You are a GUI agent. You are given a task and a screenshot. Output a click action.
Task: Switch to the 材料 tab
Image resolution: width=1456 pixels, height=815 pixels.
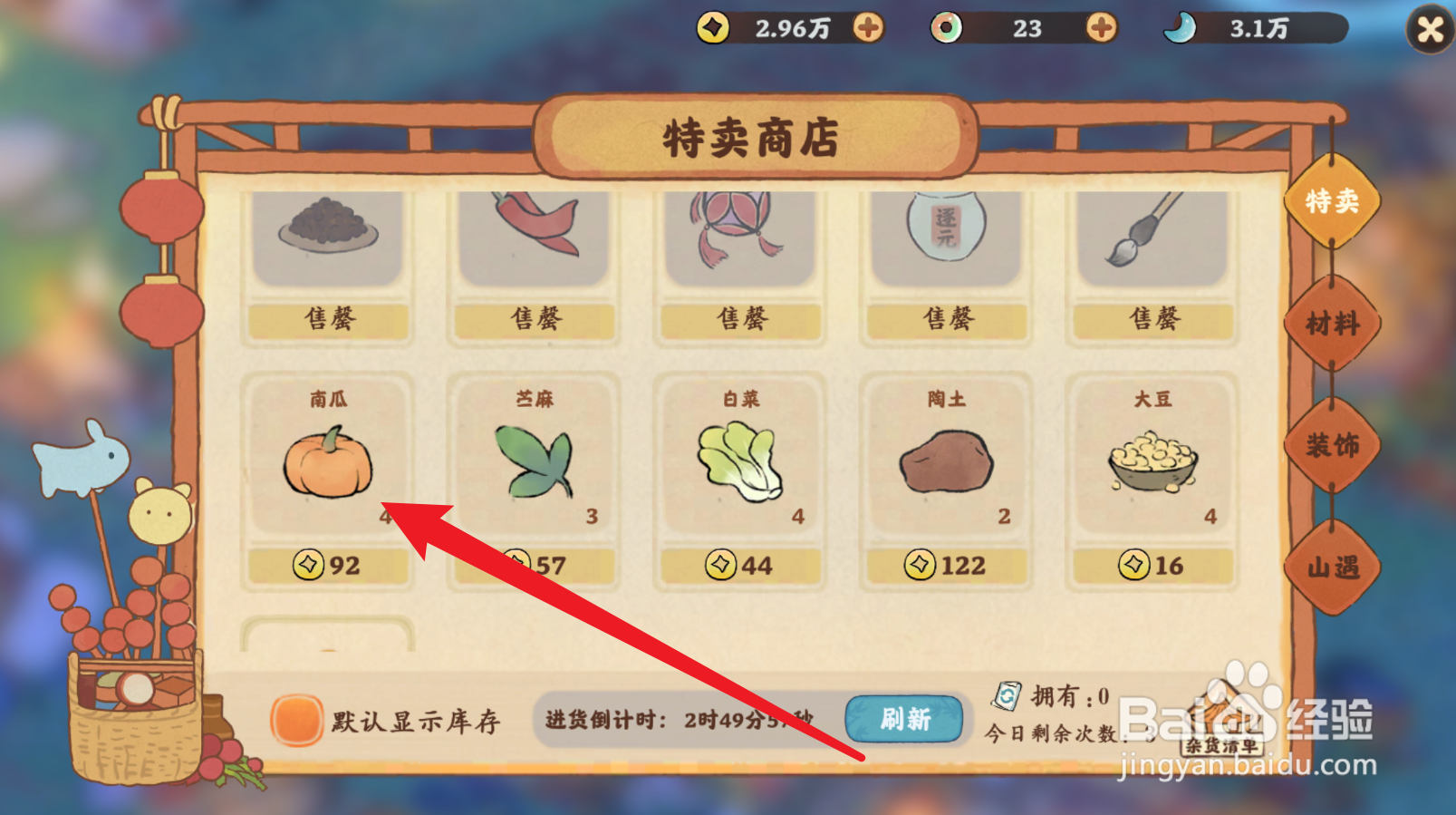pyautogui.click(x=1331, y=325)
